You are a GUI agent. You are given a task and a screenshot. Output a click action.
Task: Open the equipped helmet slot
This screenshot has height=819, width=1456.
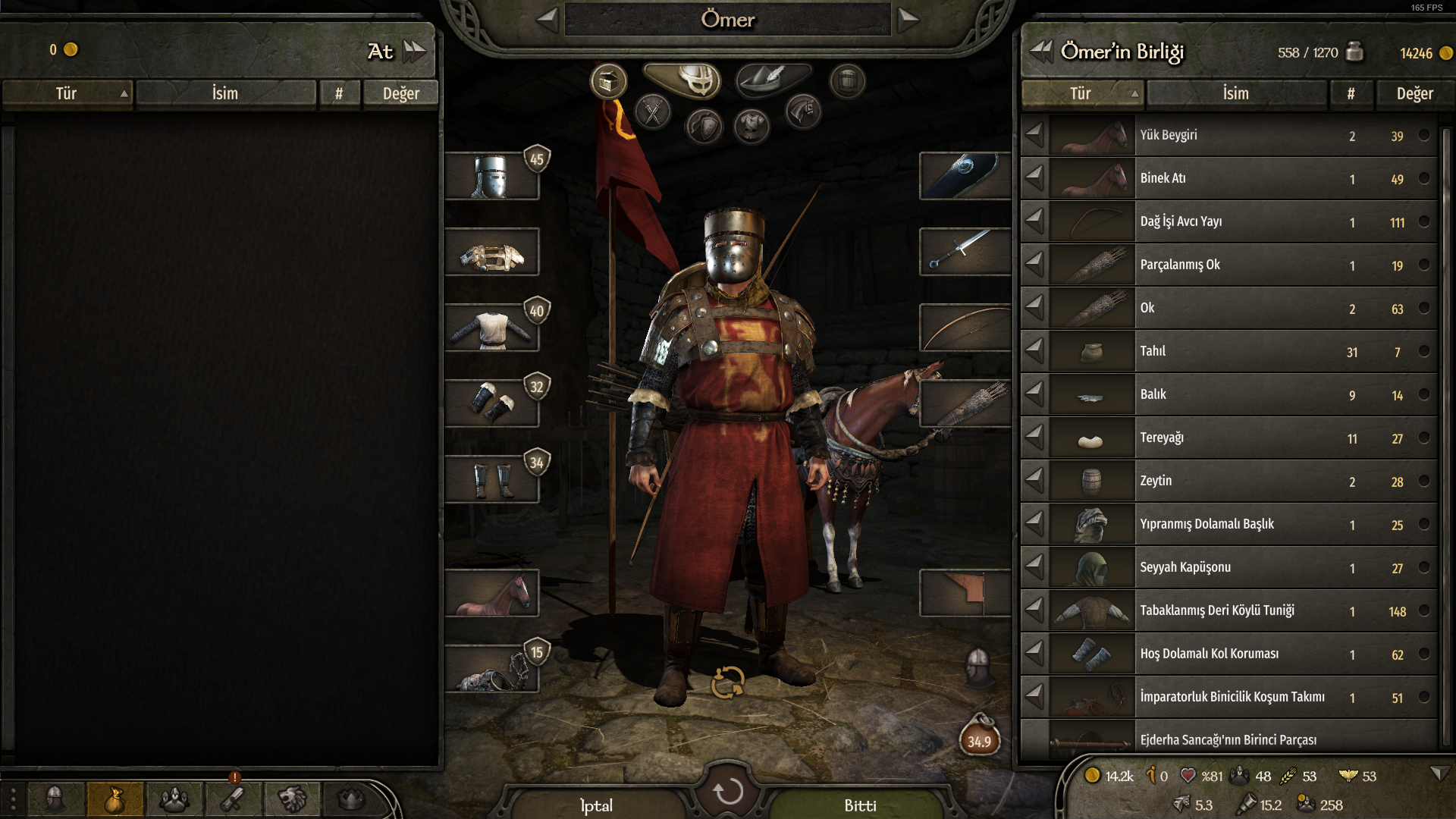[x=491, y=177]
